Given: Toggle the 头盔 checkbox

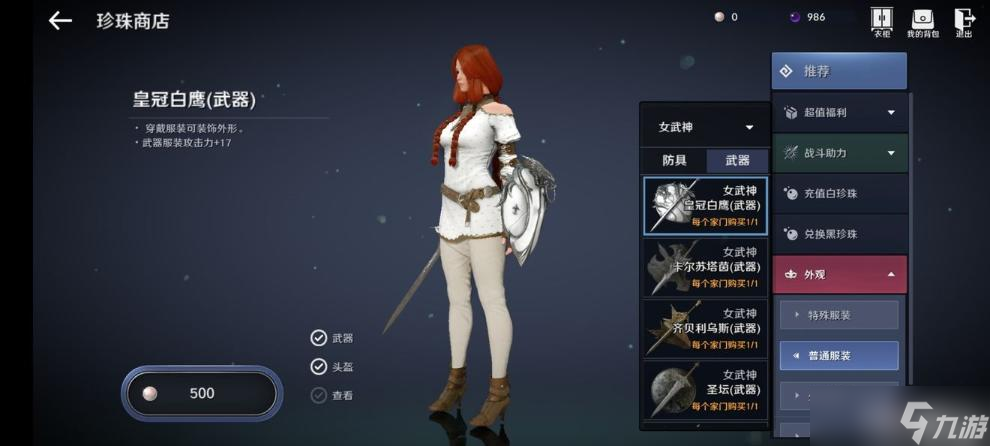Looking at the screenshot, I should click(319, 366).
